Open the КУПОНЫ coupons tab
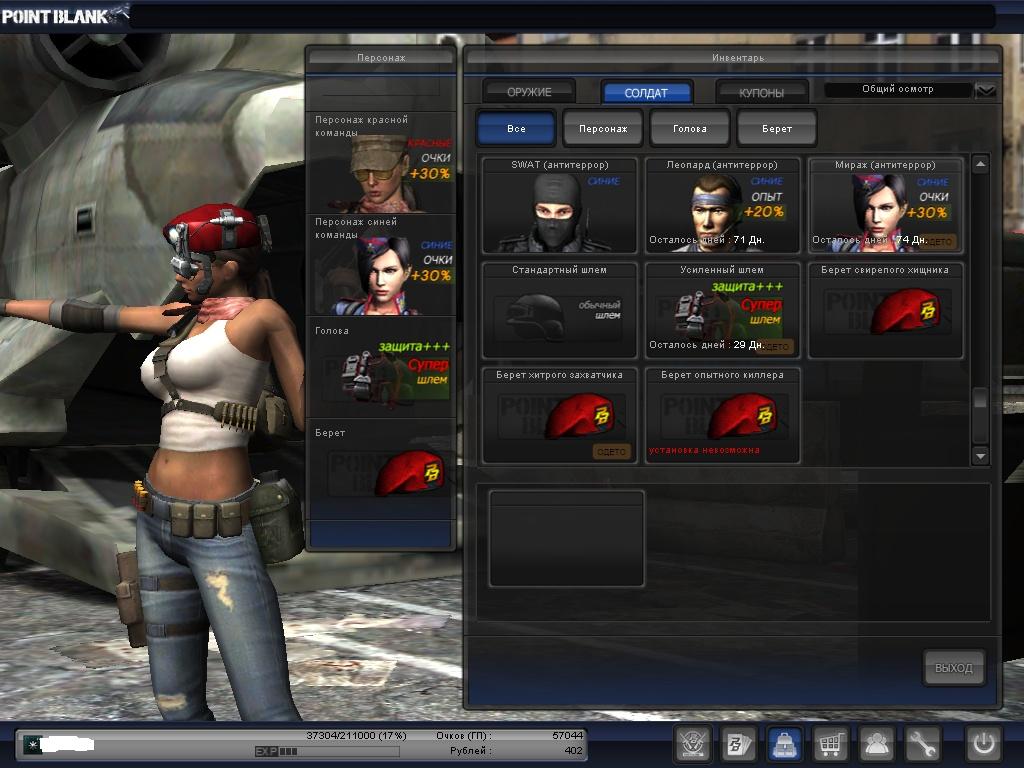This screenshot has width=1024, height=768. (x=762, y=92)
